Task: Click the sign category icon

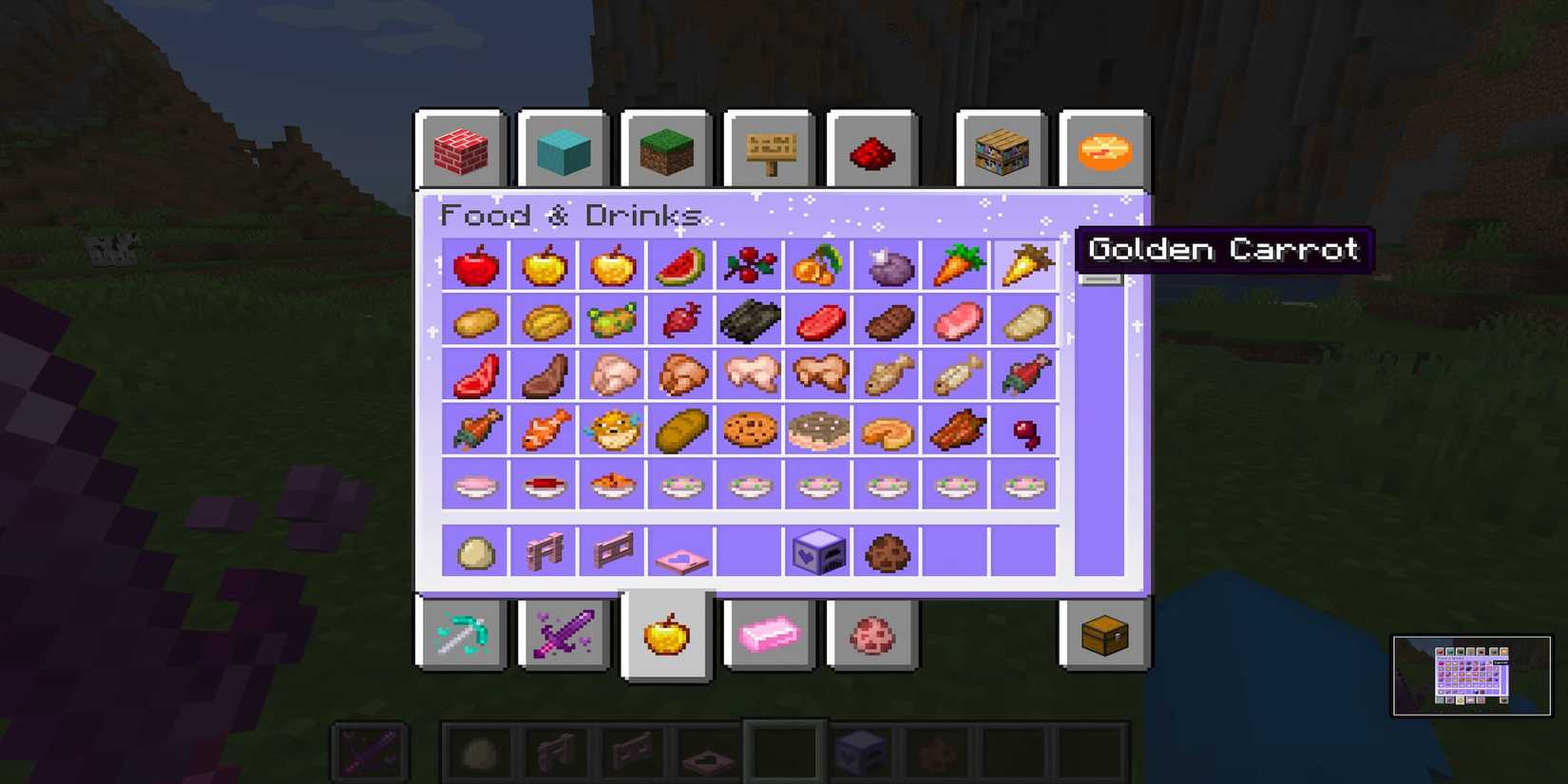Action: click(770, 148)
